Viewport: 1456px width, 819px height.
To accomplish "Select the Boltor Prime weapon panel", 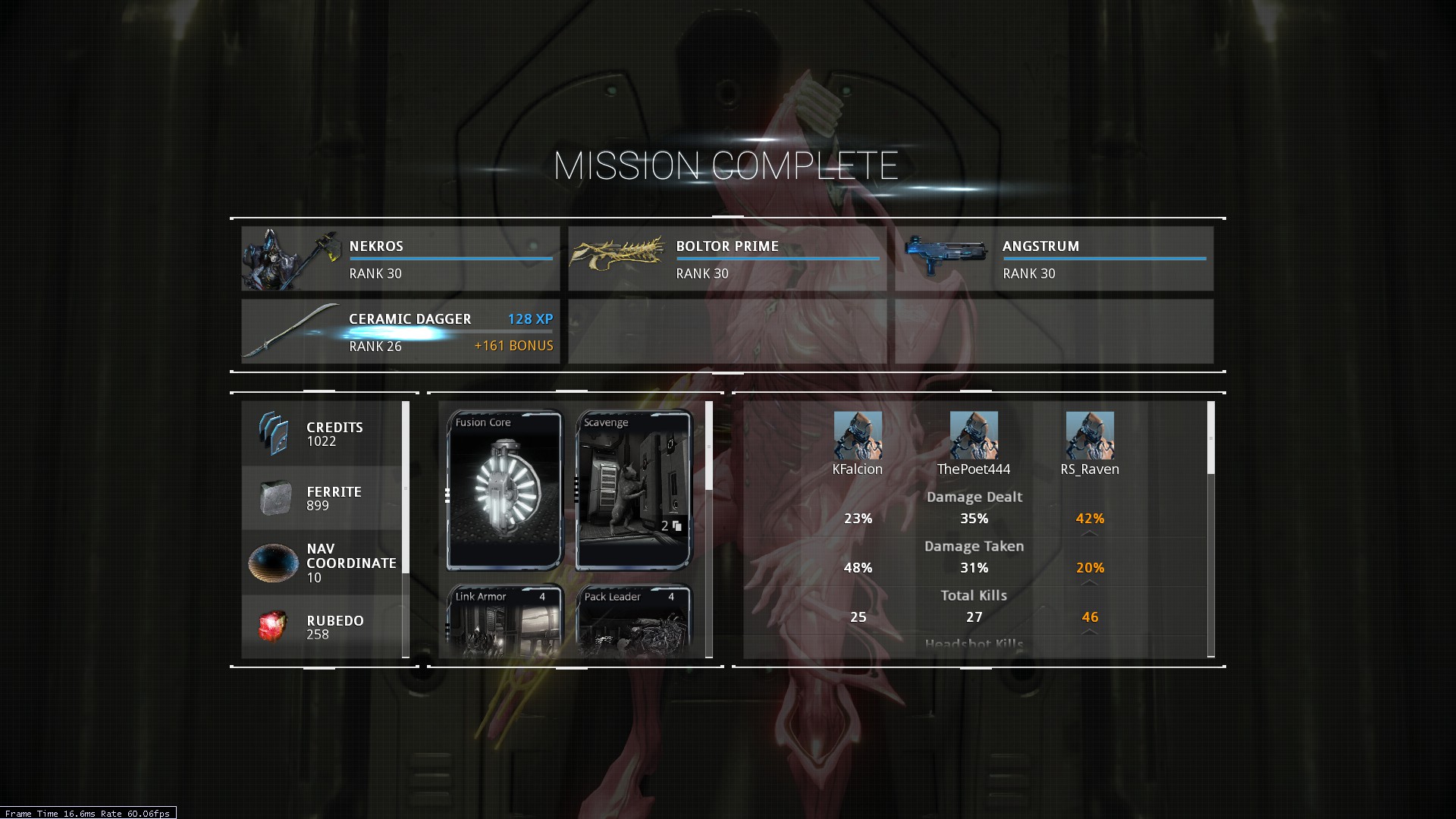I will pos(727,259).
